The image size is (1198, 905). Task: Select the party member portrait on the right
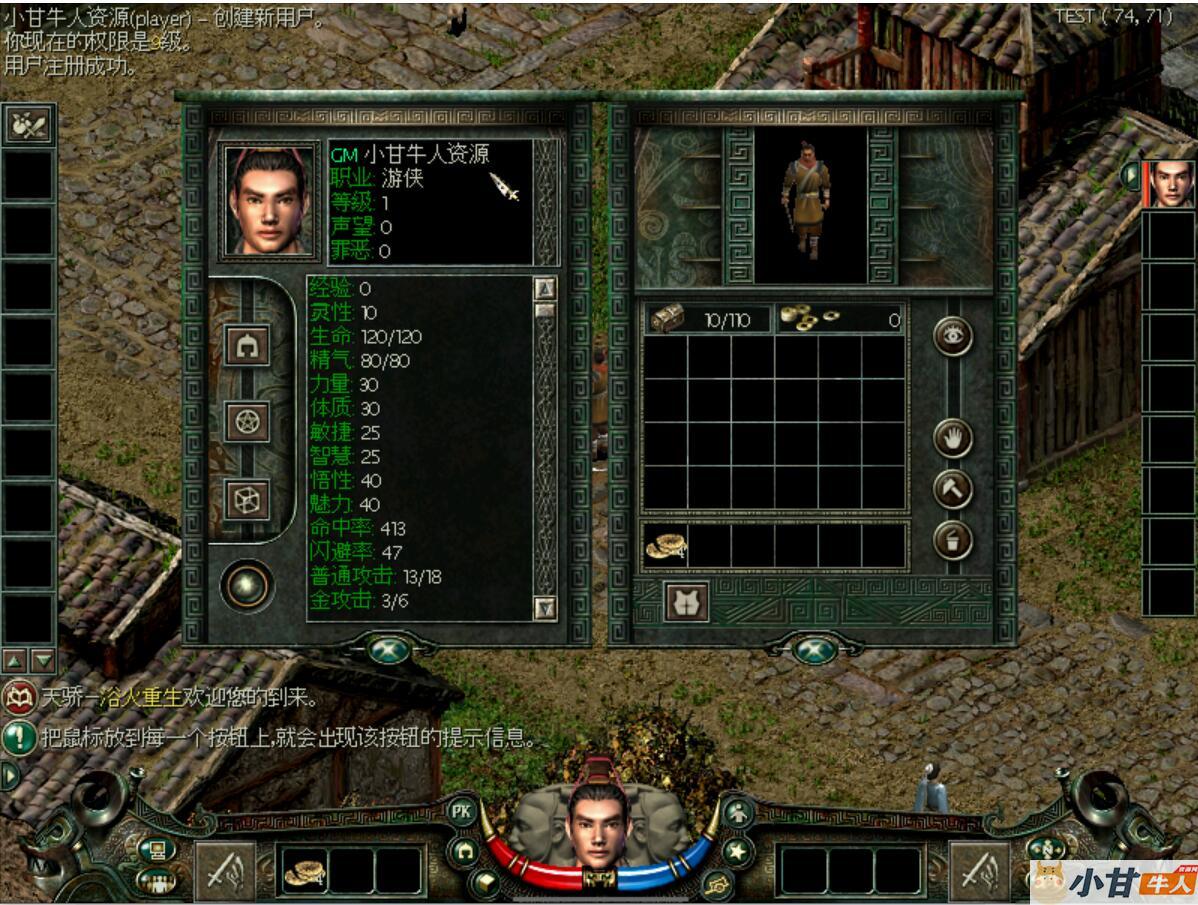[1169, 184]
